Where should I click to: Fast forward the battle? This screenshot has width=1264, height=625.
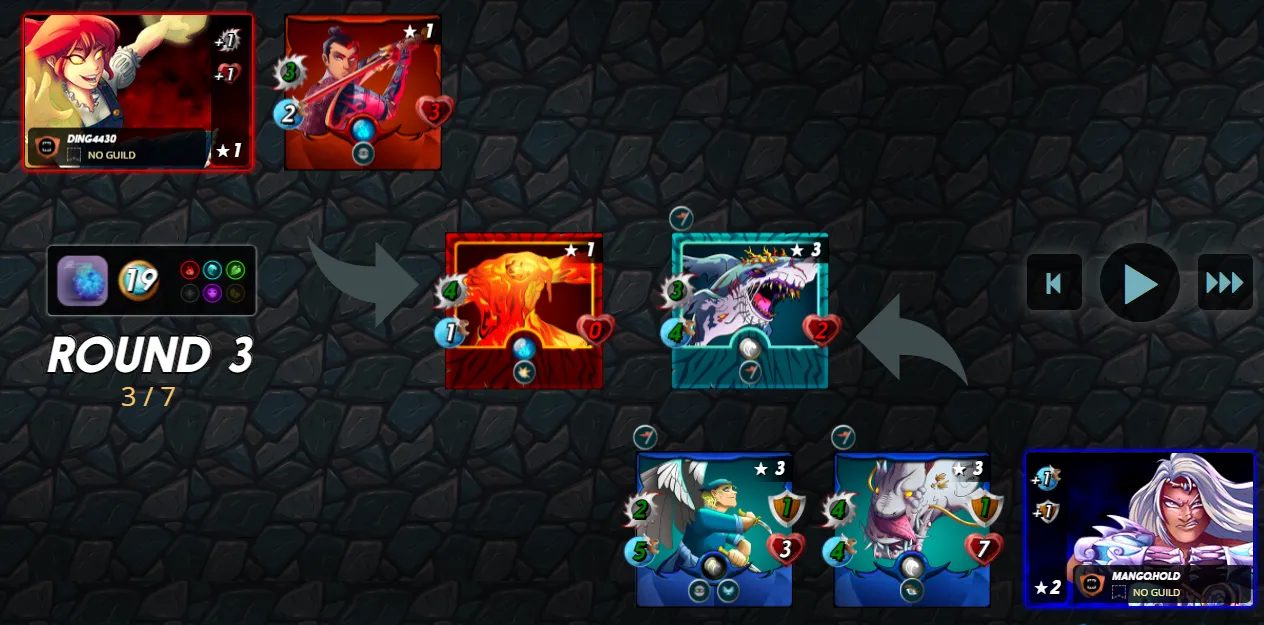1225,283
